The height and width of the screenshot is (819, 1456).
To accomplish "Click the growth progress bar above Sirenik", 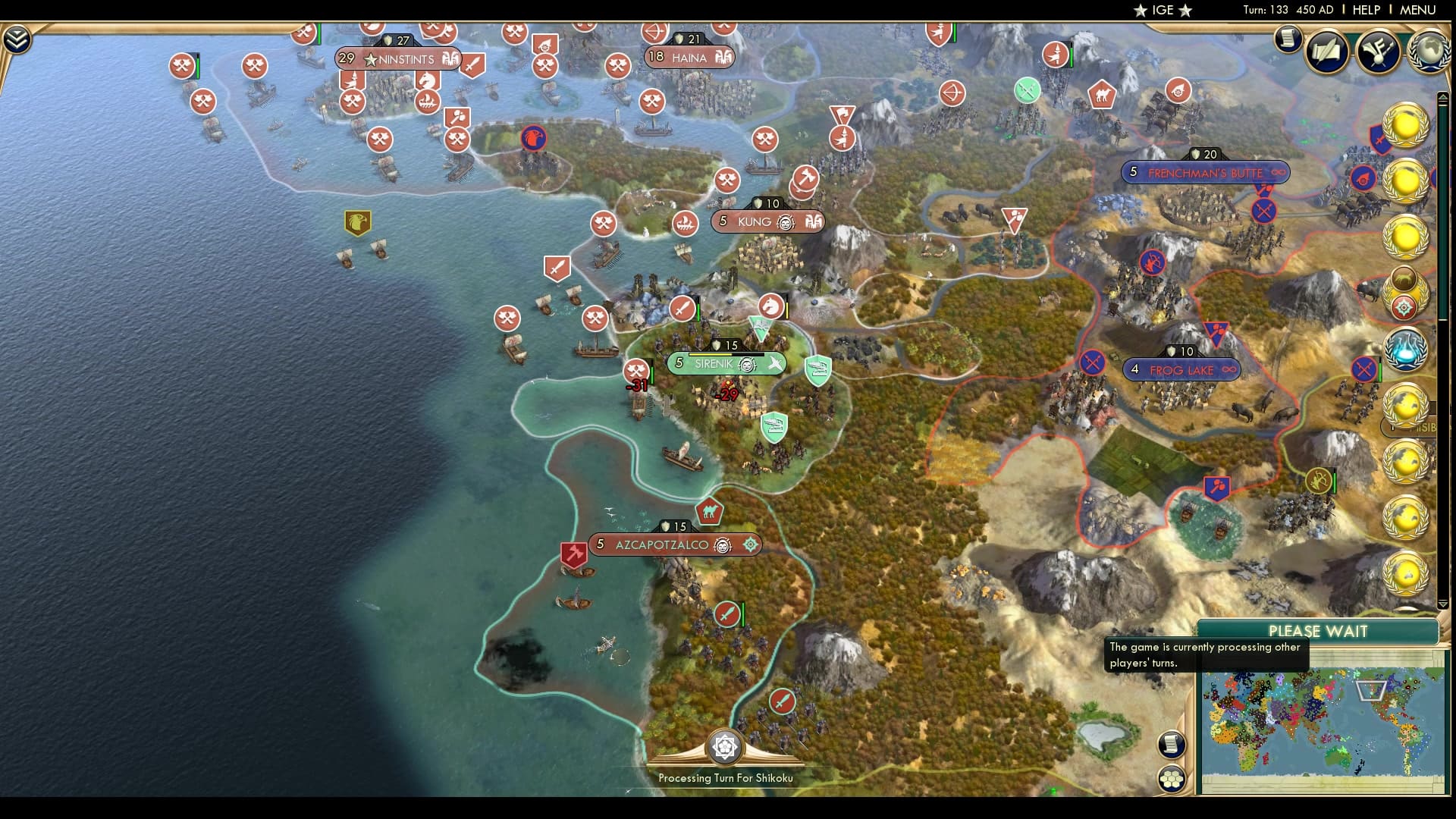I will click(x=726, y=354).
